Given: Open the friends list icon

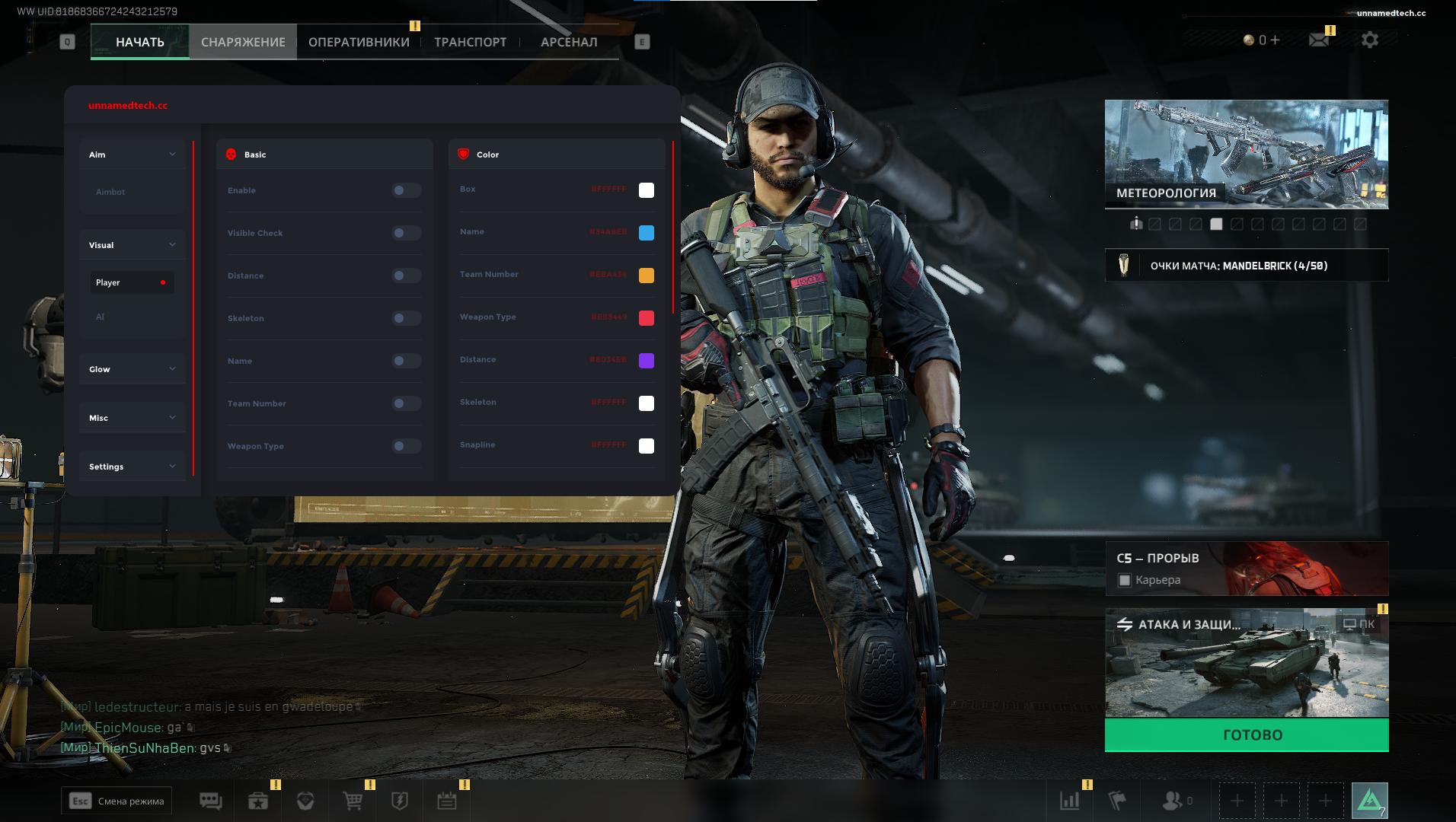Looking at the screenshot, I should [x=1173, y=801].
